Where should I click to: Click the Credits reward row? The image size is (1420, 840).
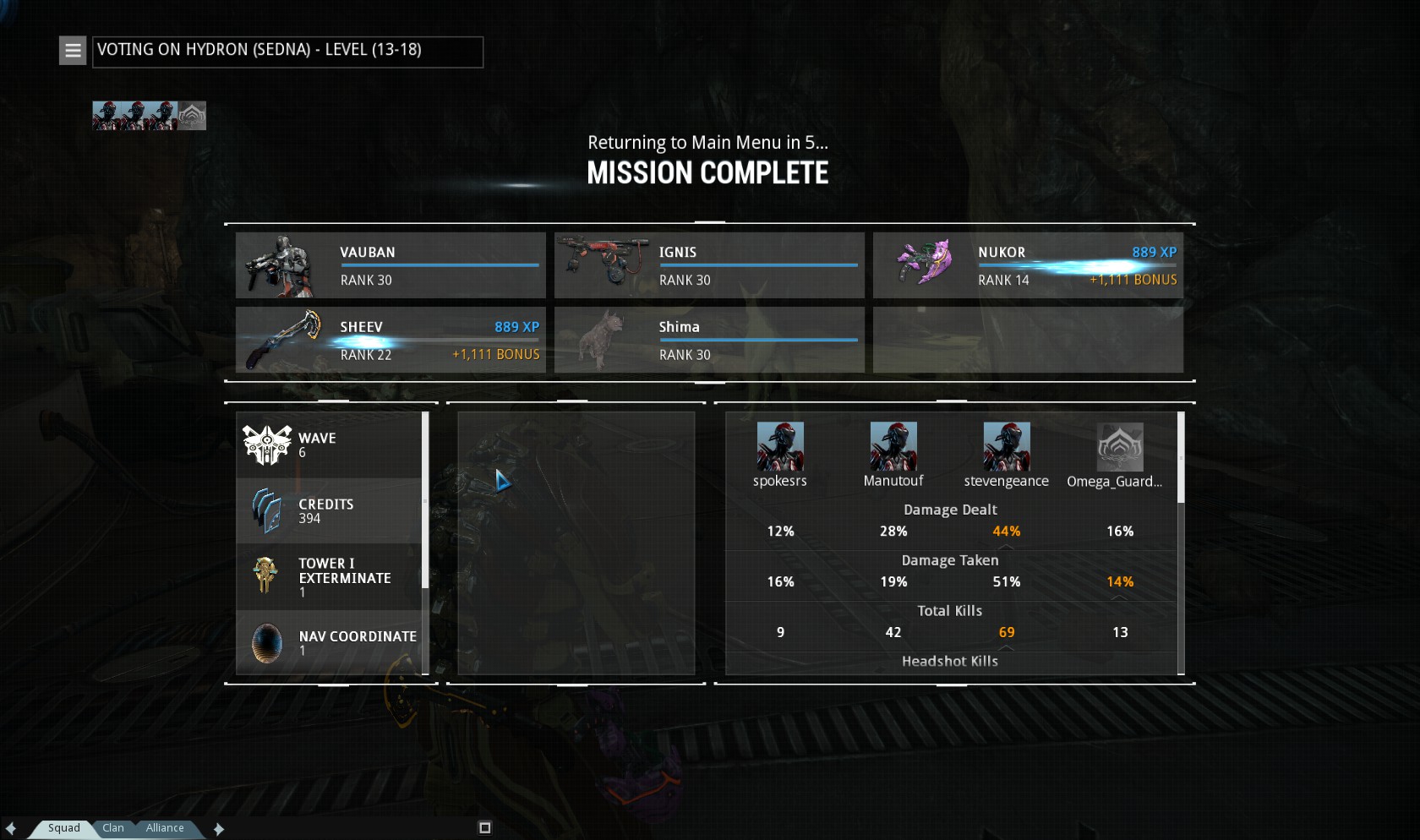tap(330, 511)
